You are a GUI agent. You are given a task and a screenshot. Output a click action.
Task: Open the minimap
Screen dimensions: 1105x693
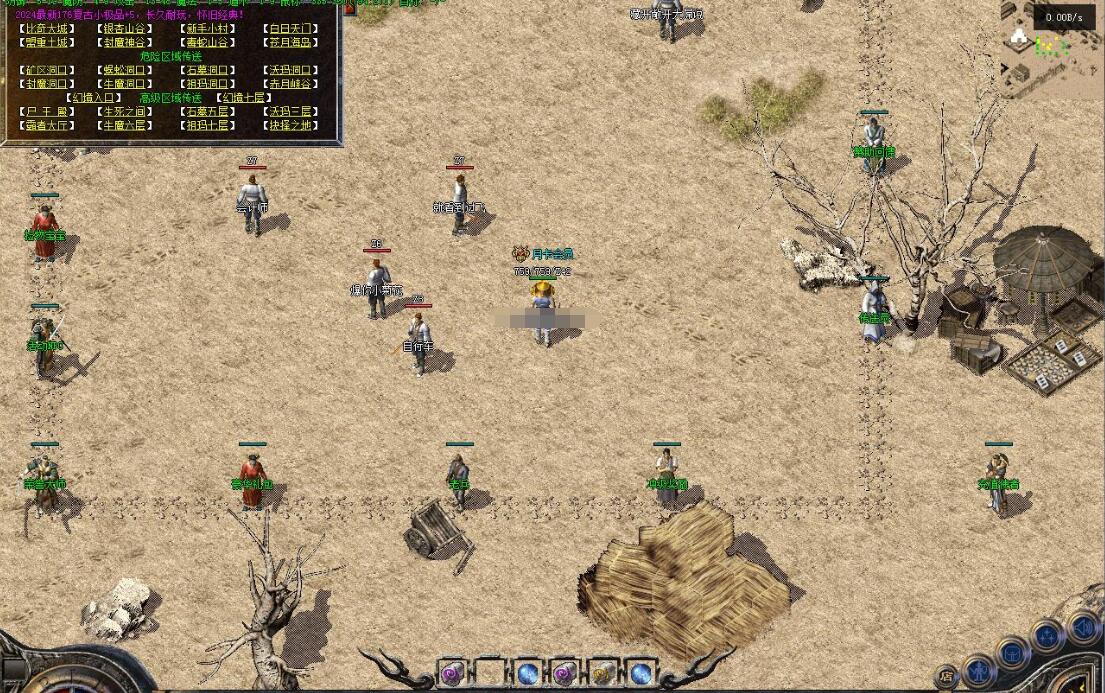1050,50
